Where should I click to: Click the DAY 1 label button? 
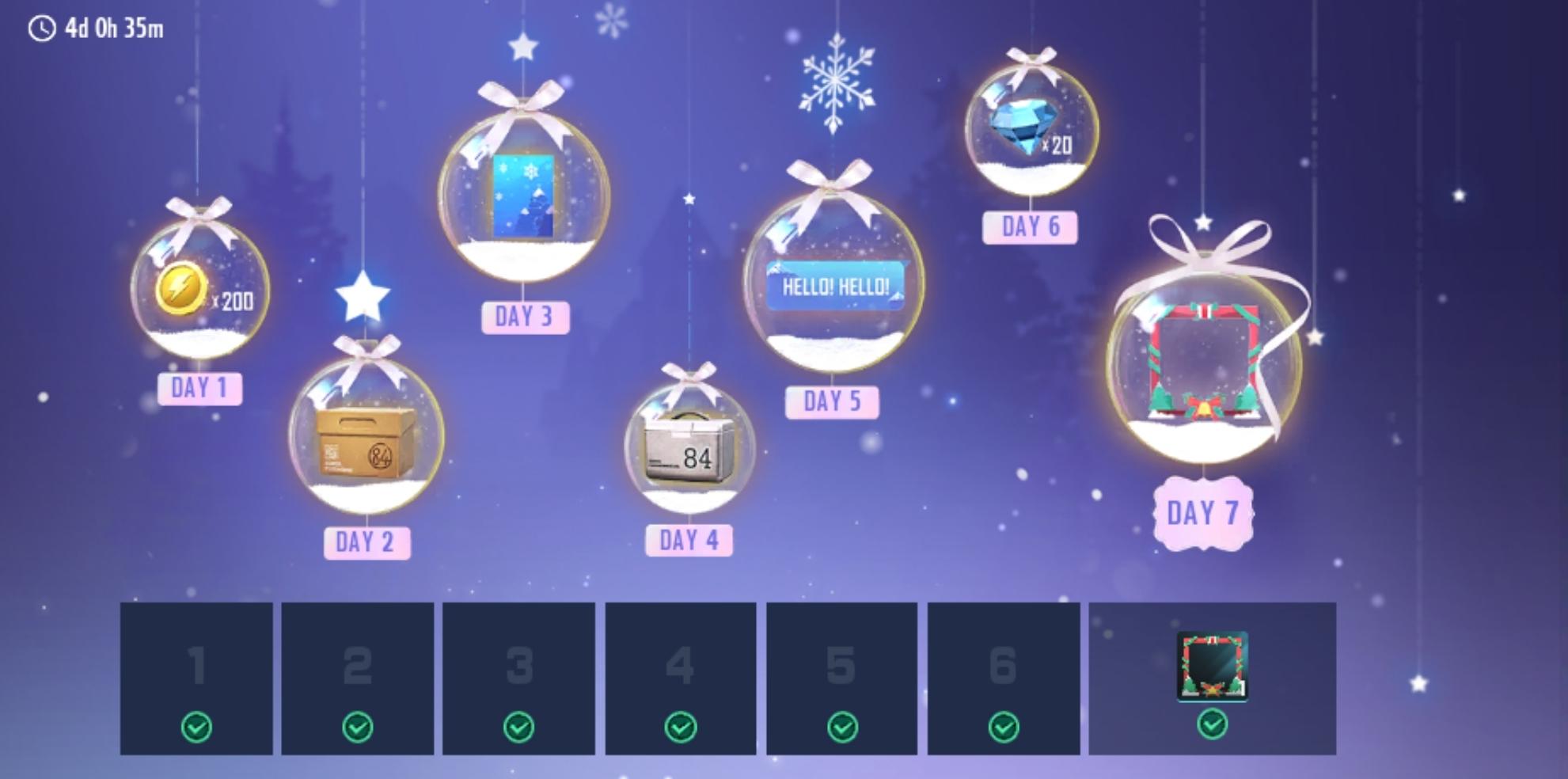coord(200,387)
